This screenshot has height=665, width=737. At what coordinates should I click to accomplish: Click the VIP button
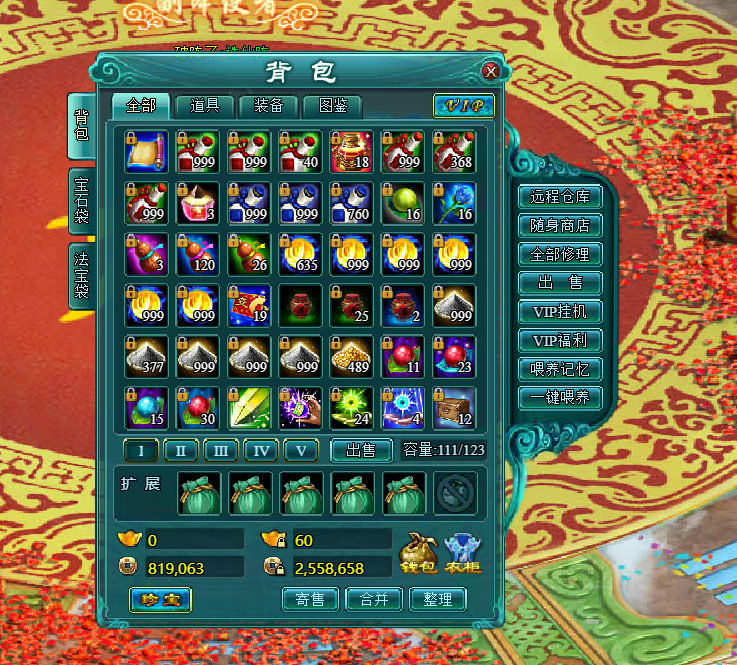(463, 106)
